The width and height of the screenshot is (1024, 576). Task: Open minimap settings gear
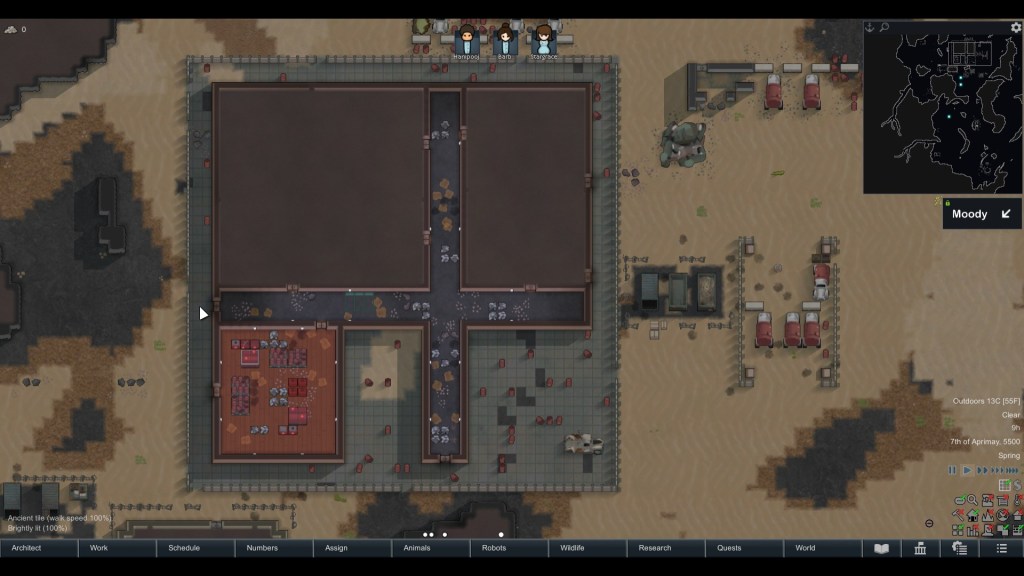pos(1016,28)
